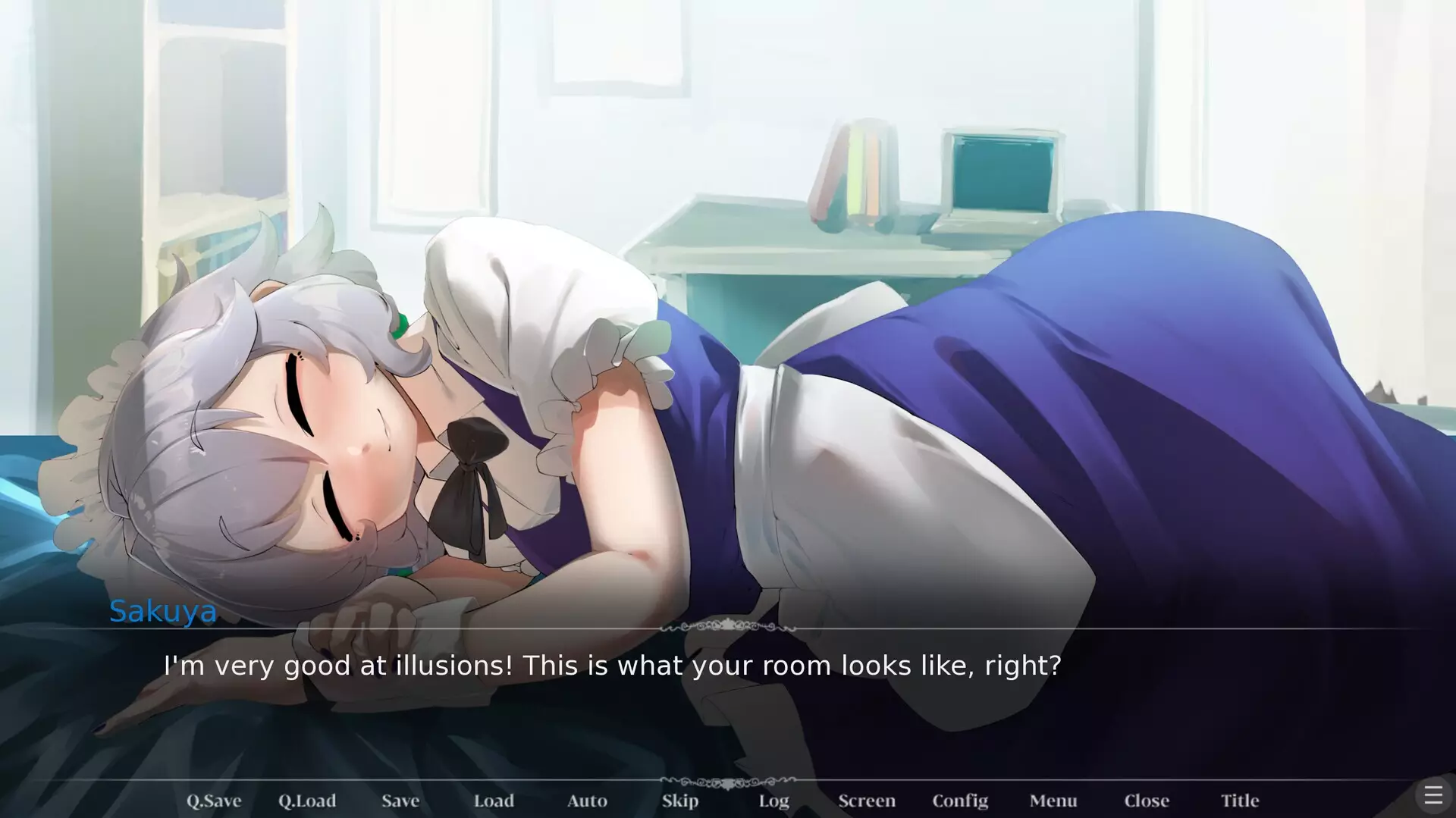
Task: Open the Config settings
Action: coord(960,801)
